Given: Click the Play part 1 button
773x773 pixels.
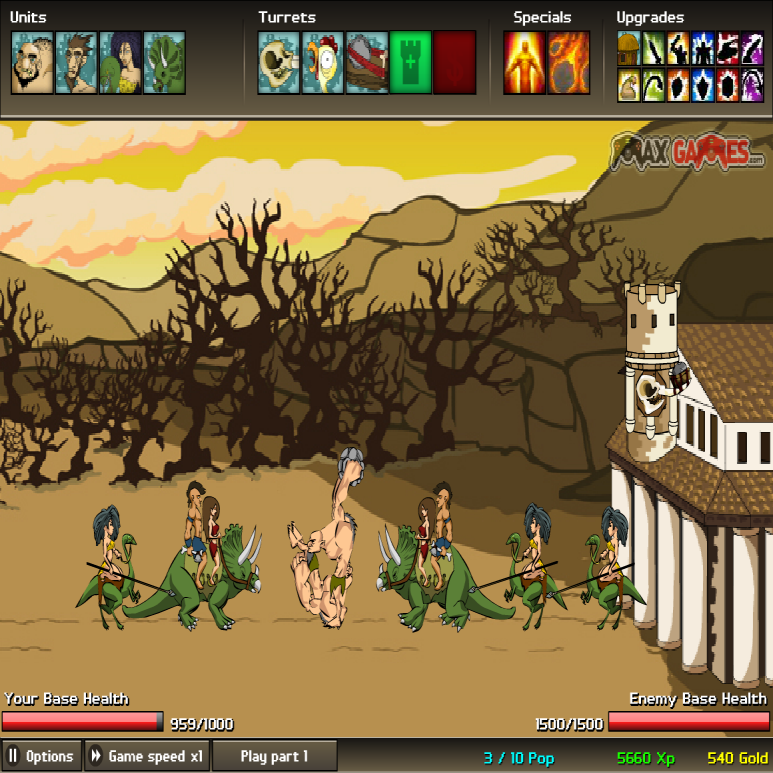Looking at the screenshot, I should [x=274, y=756].
